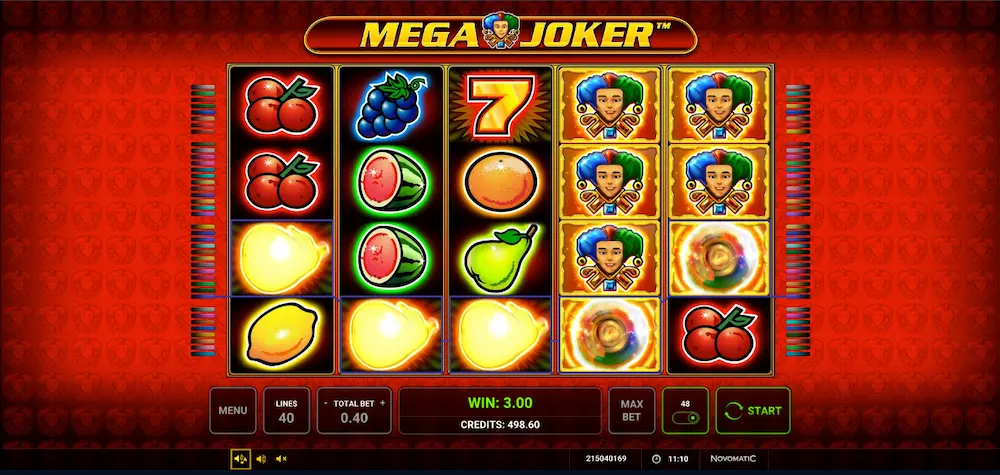Set the wager with MAX BET
Screen dimensions: 1000x475
coord(631,410)
